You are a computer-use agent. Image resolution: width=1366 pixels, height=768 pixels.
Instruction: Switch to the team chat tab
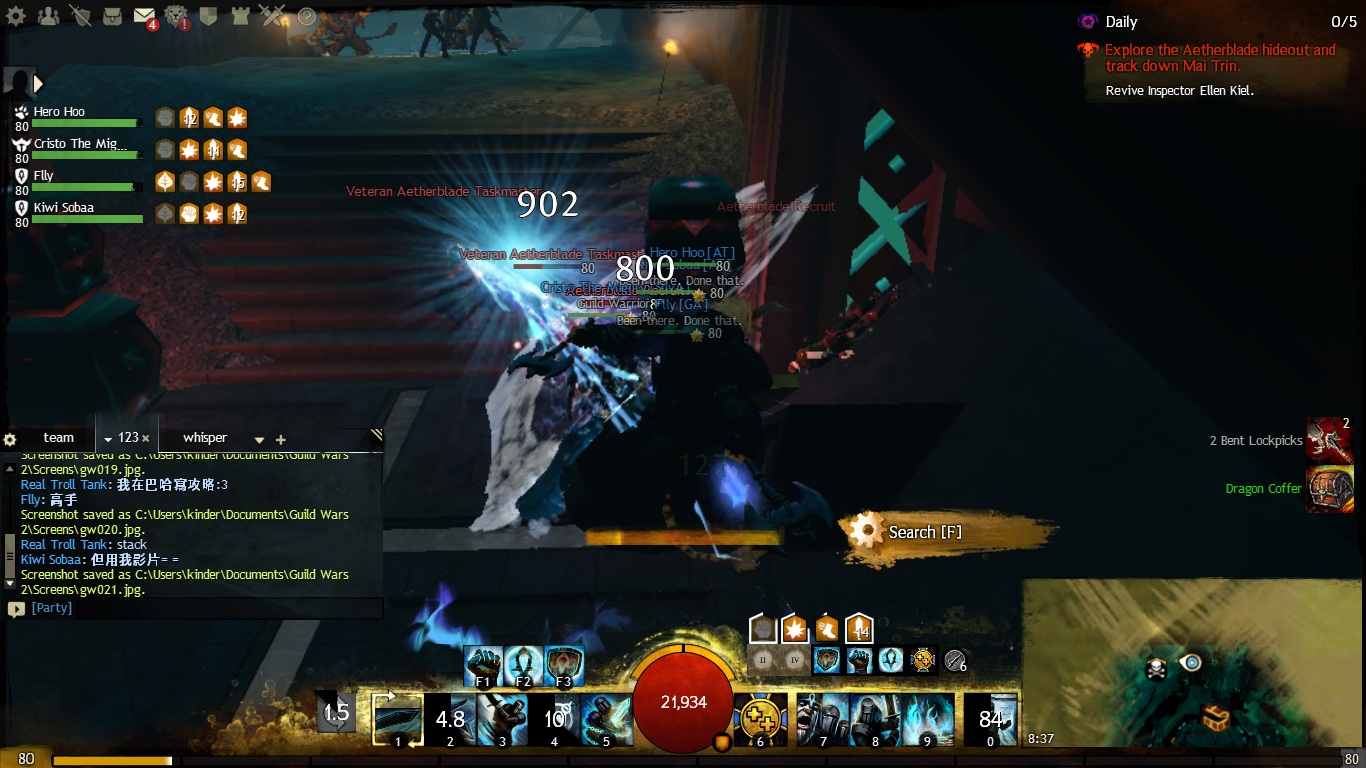[58, 438]
